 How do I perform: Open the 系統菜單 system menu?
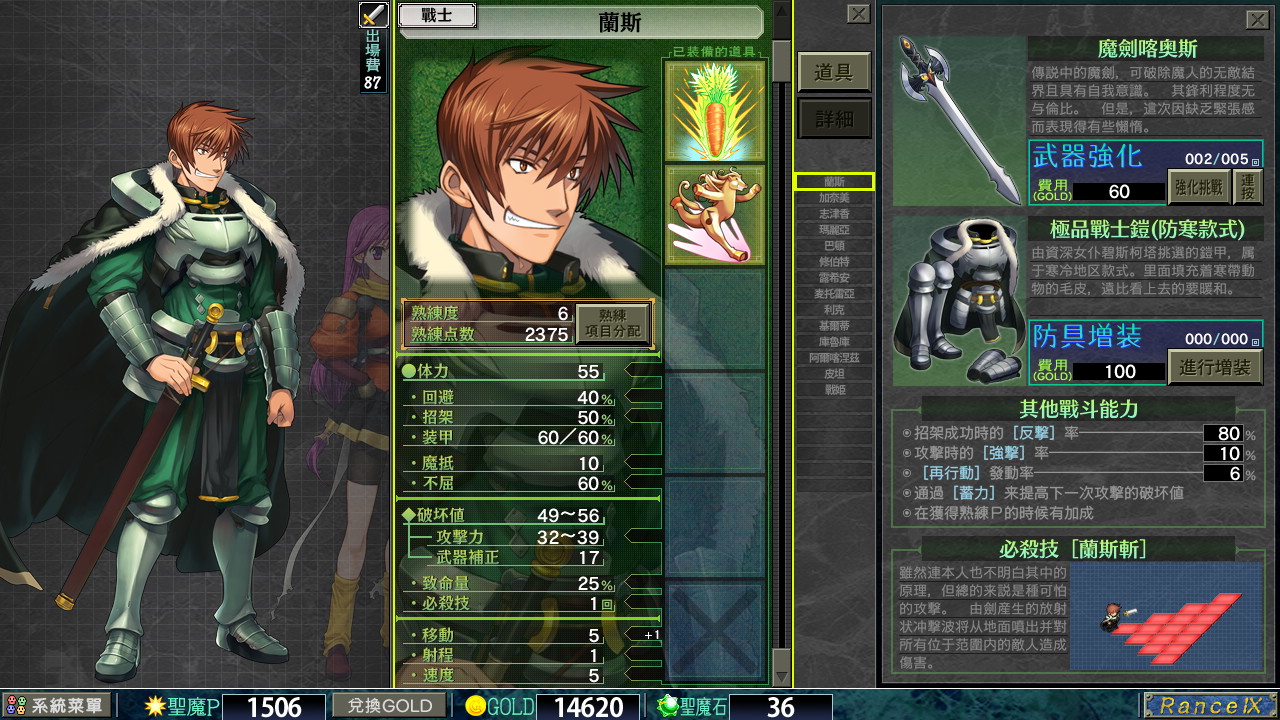56,706
